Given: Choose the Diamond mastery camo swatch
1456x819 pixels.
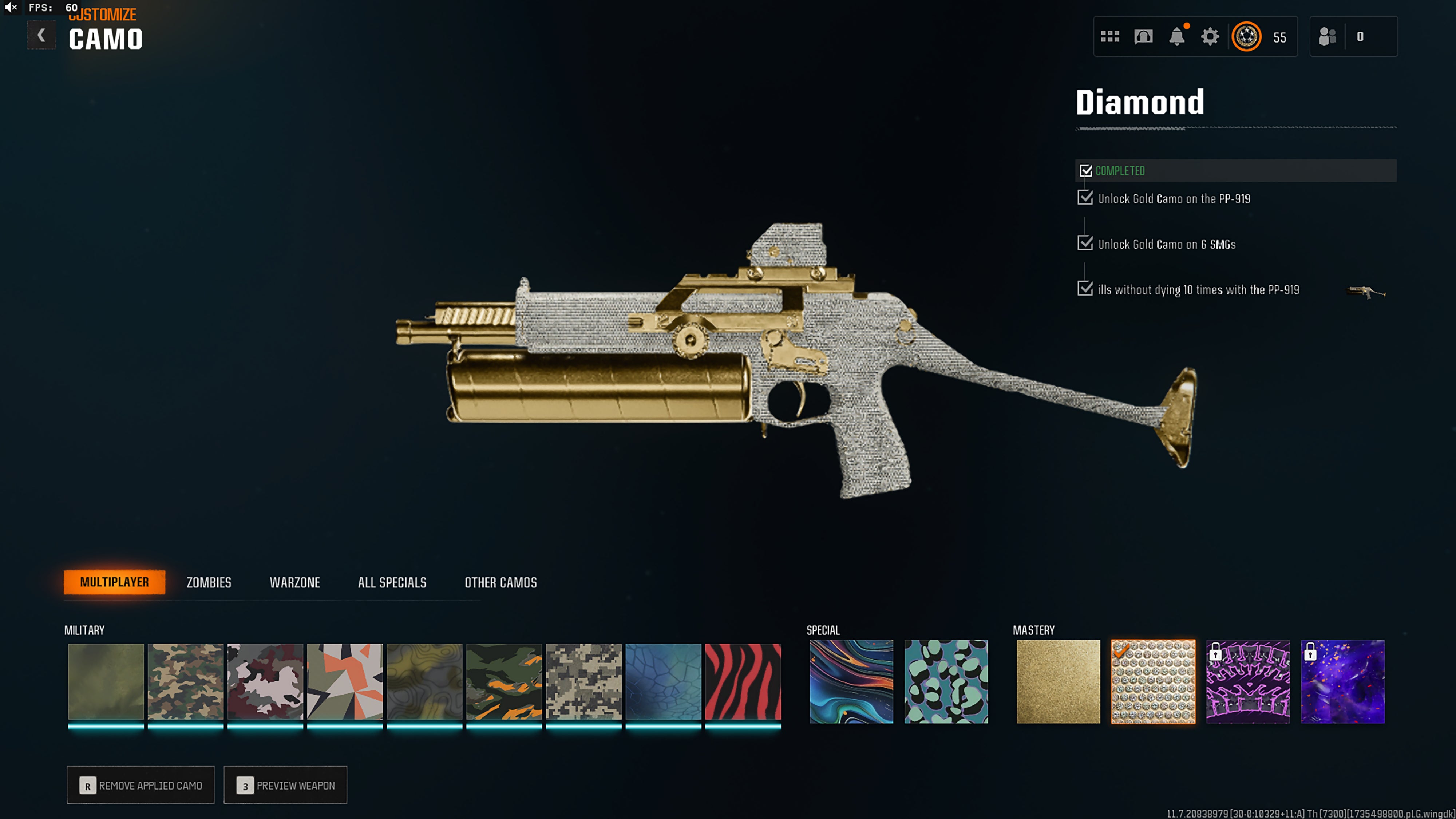Looking at the screenshot, I should [1153, 682].
